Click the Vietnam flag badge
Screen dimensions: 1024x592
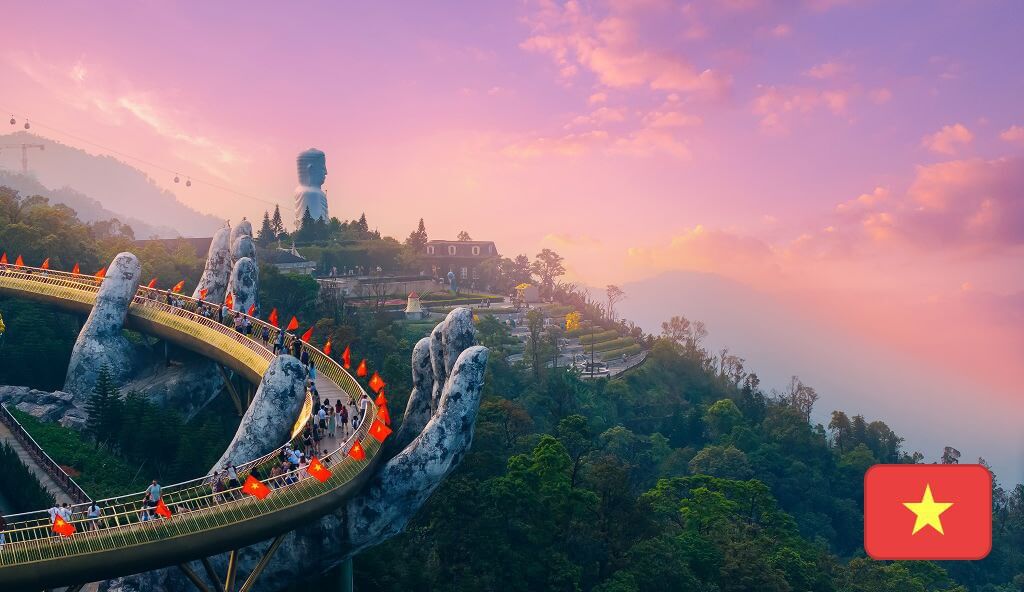927,511
